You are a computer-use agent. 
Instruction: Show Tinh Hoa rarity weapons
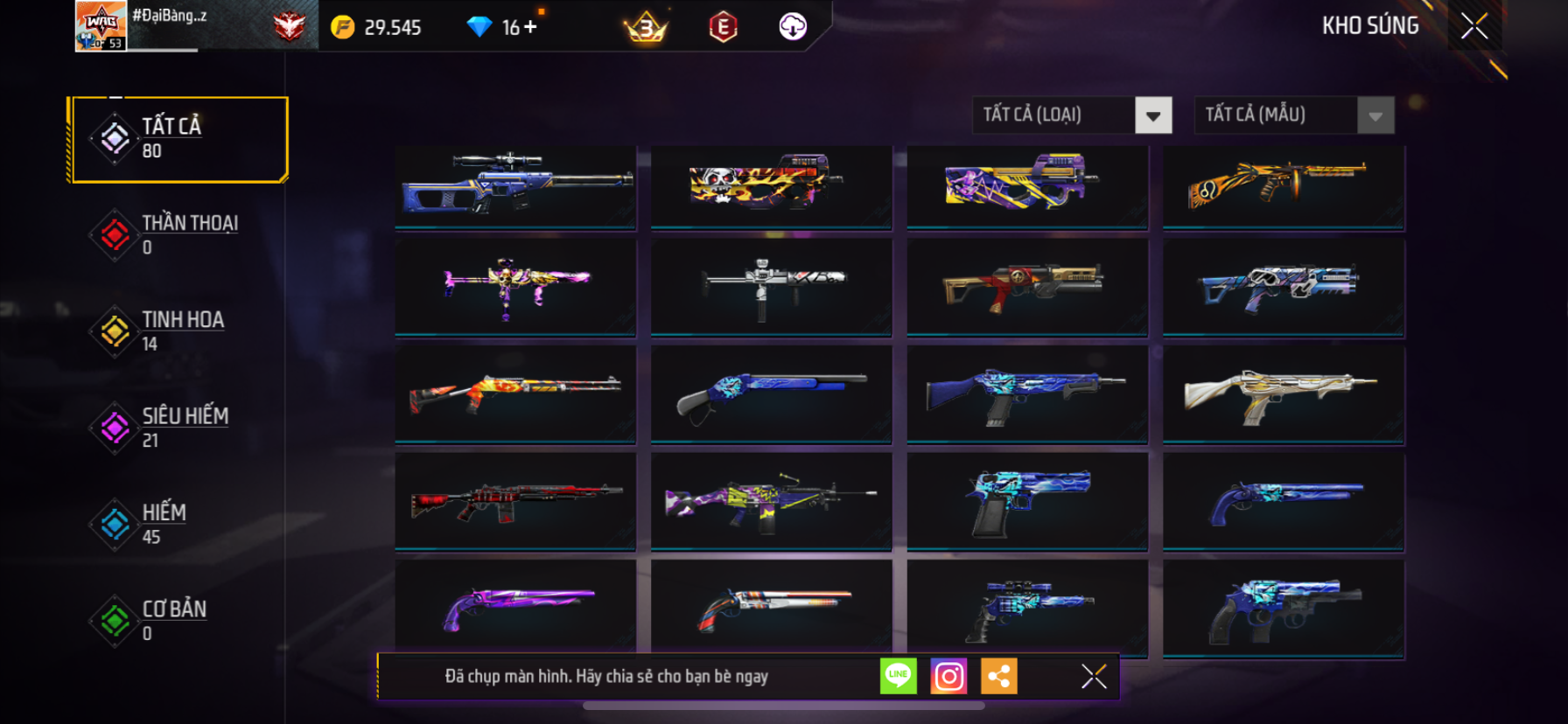(x=179, y=331)
